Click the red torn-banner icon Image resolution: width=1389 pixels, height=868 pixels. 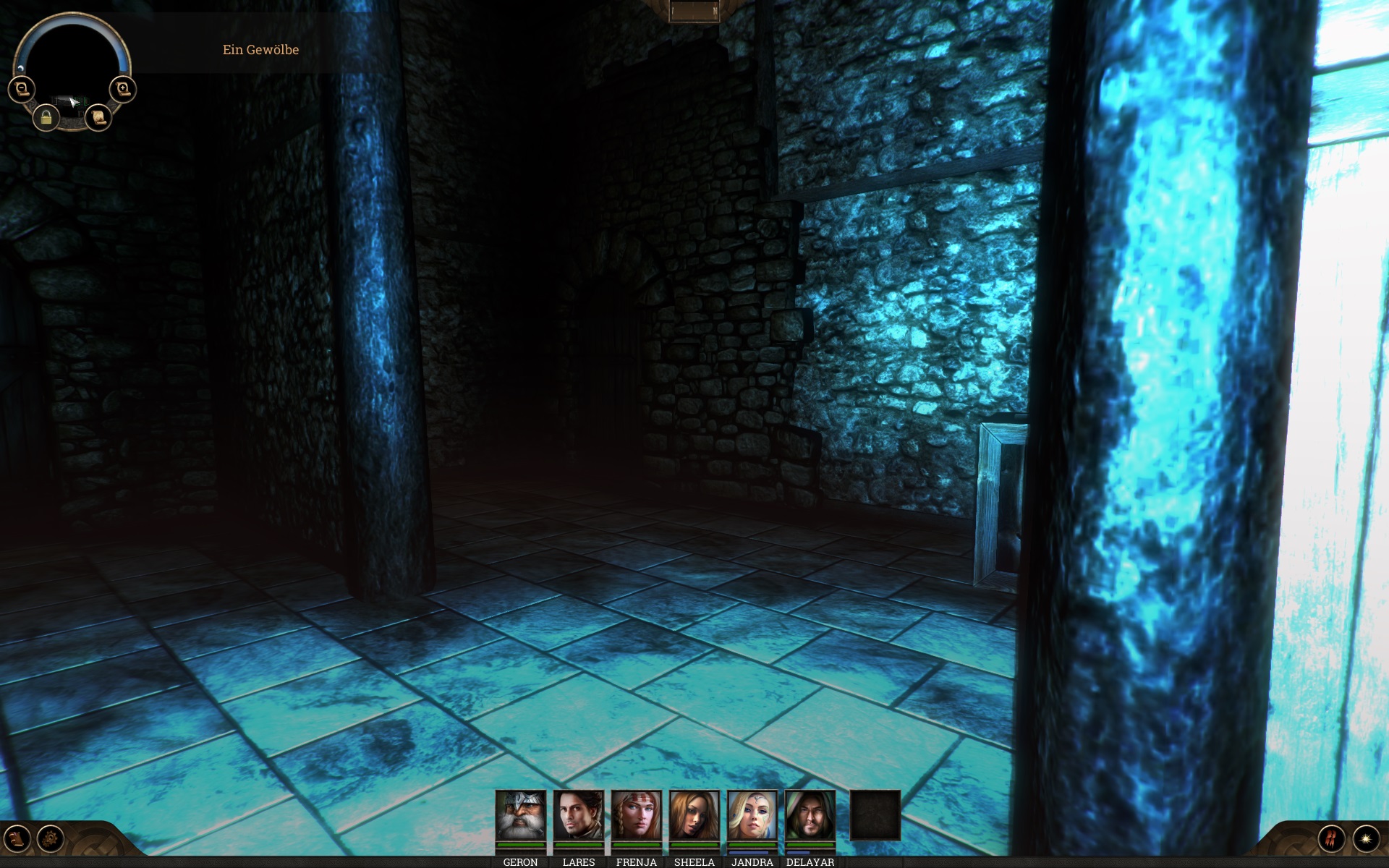[x=1331, y=839]
